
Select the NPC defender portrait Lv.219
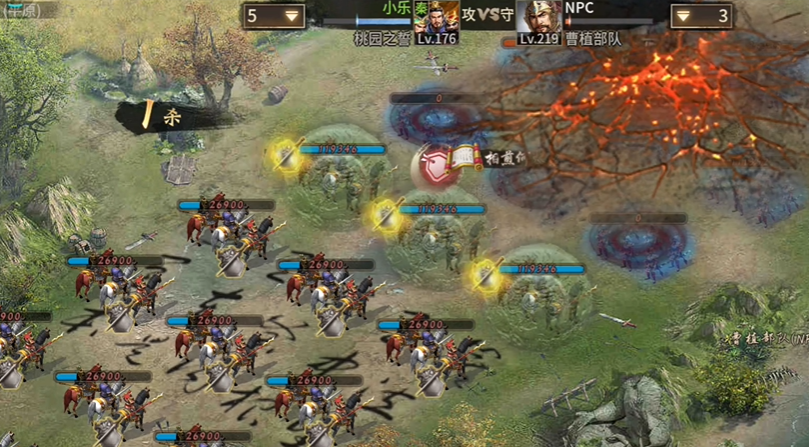pyautogui.click(x=540, y=18)
